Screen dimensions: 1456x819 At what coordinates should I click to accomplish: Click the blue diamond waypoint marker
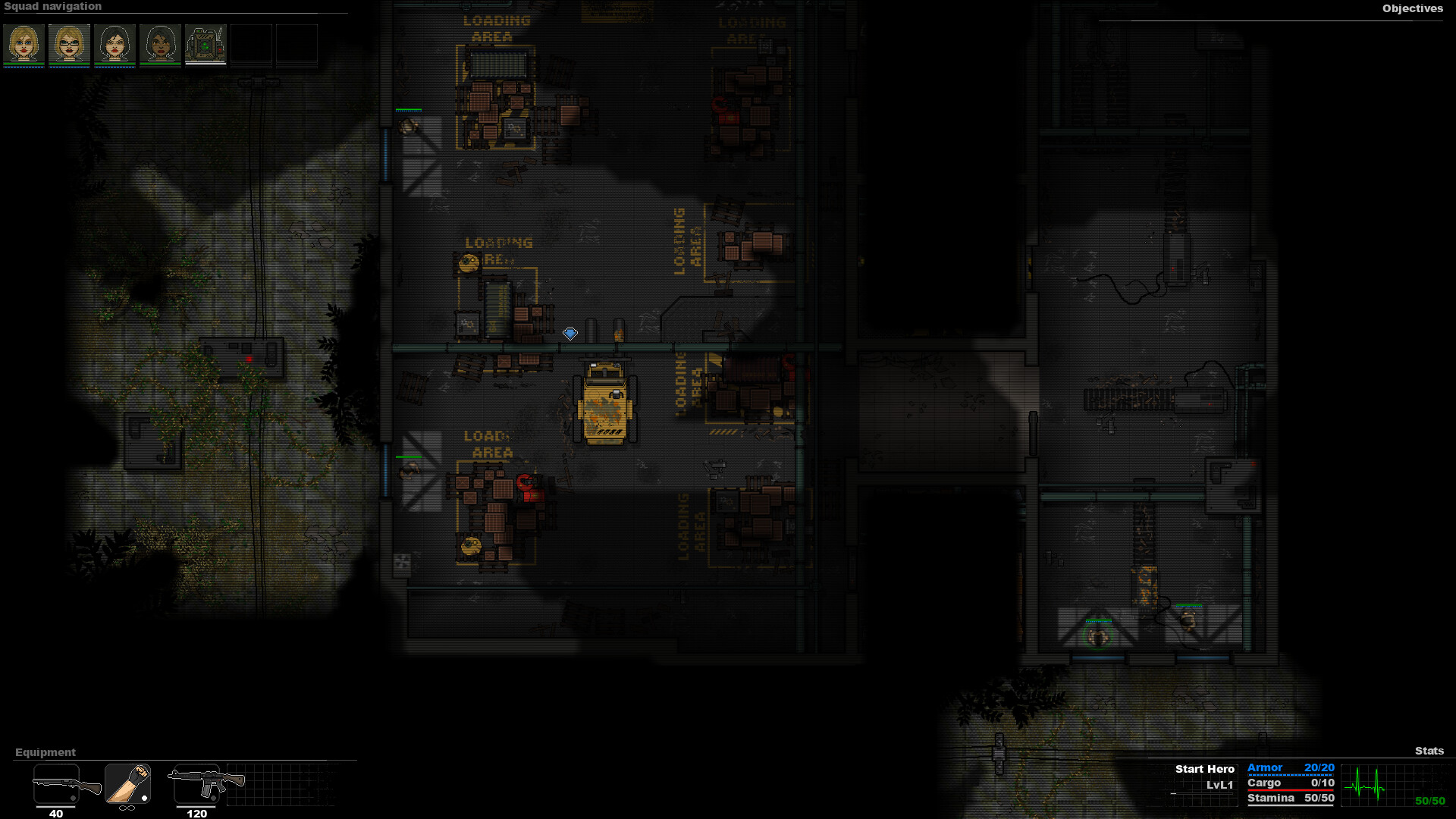point(570,332)
